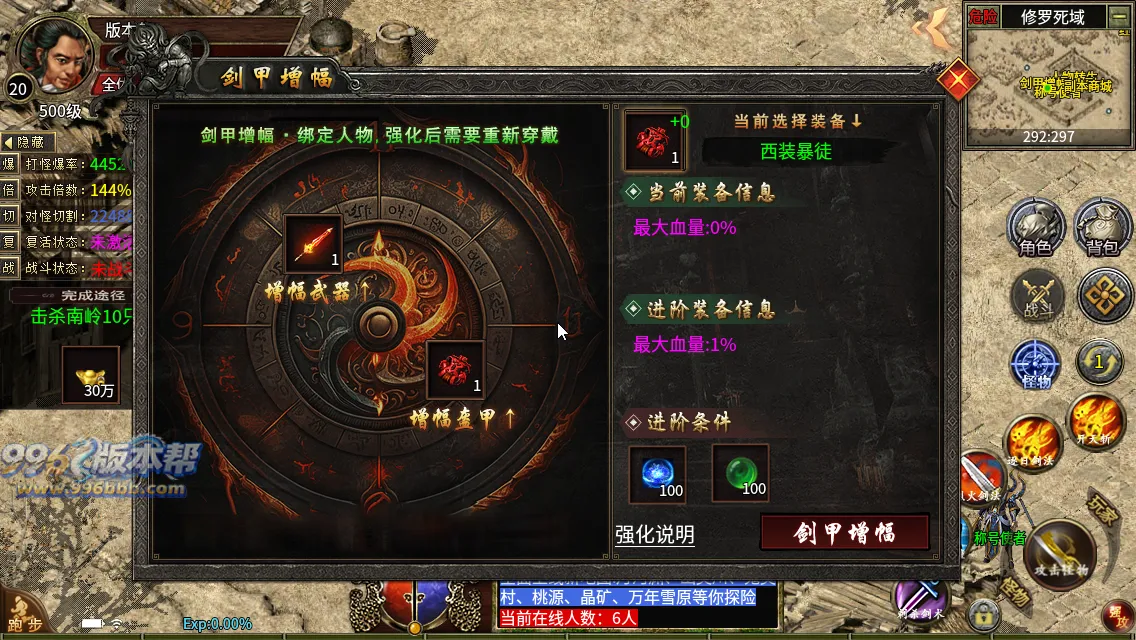Open the 强化说明 help link

[x=654, y=535]
